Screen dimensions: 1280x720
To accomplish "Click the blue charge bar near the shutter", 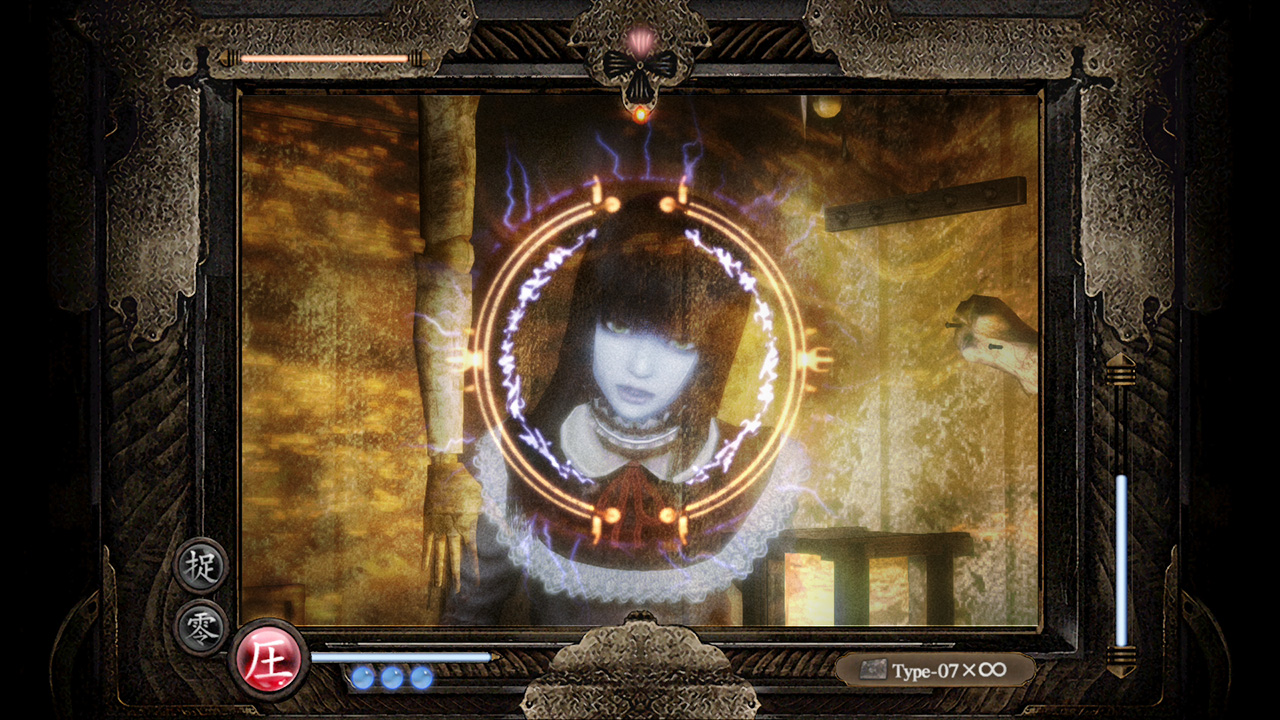I will pos(400,655).
